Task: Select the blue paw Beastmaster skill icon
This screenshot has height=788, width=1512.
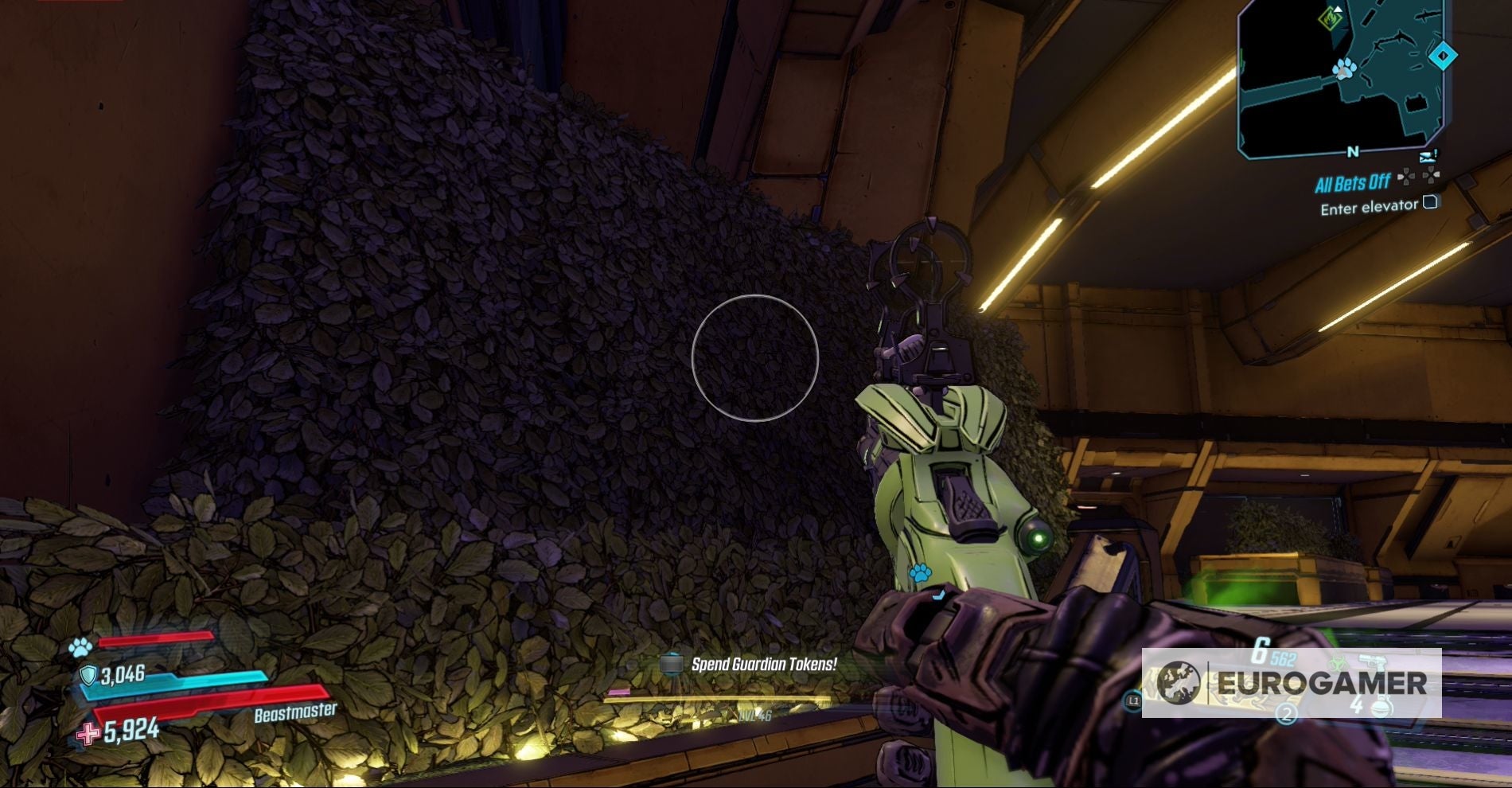Action: (79, 649)
